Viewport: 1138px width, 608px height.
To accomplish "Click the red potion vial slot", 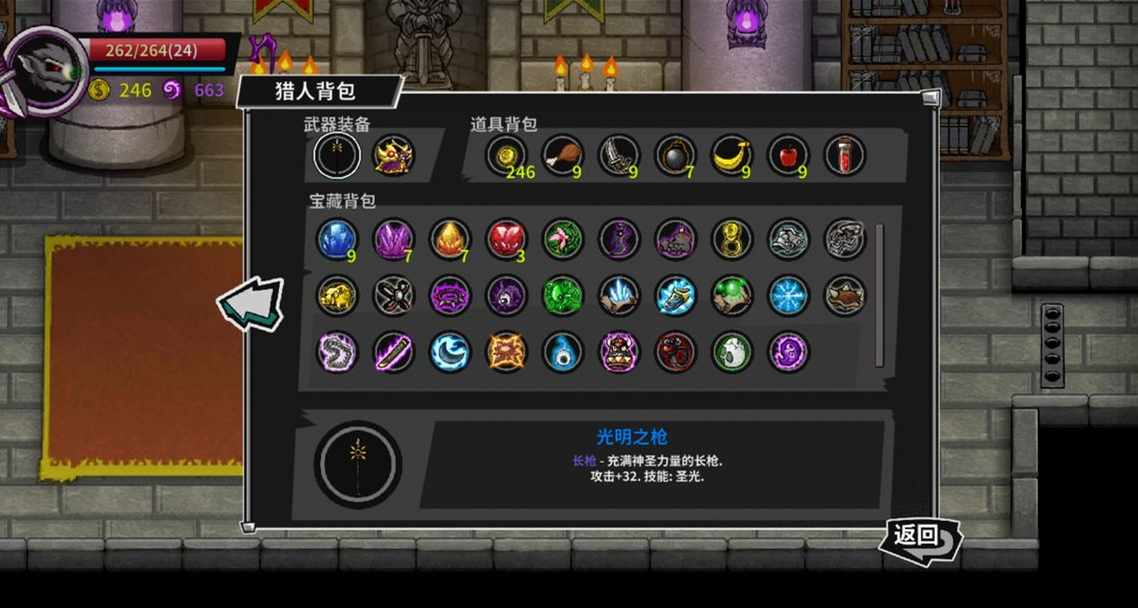I will click(844, 155).
